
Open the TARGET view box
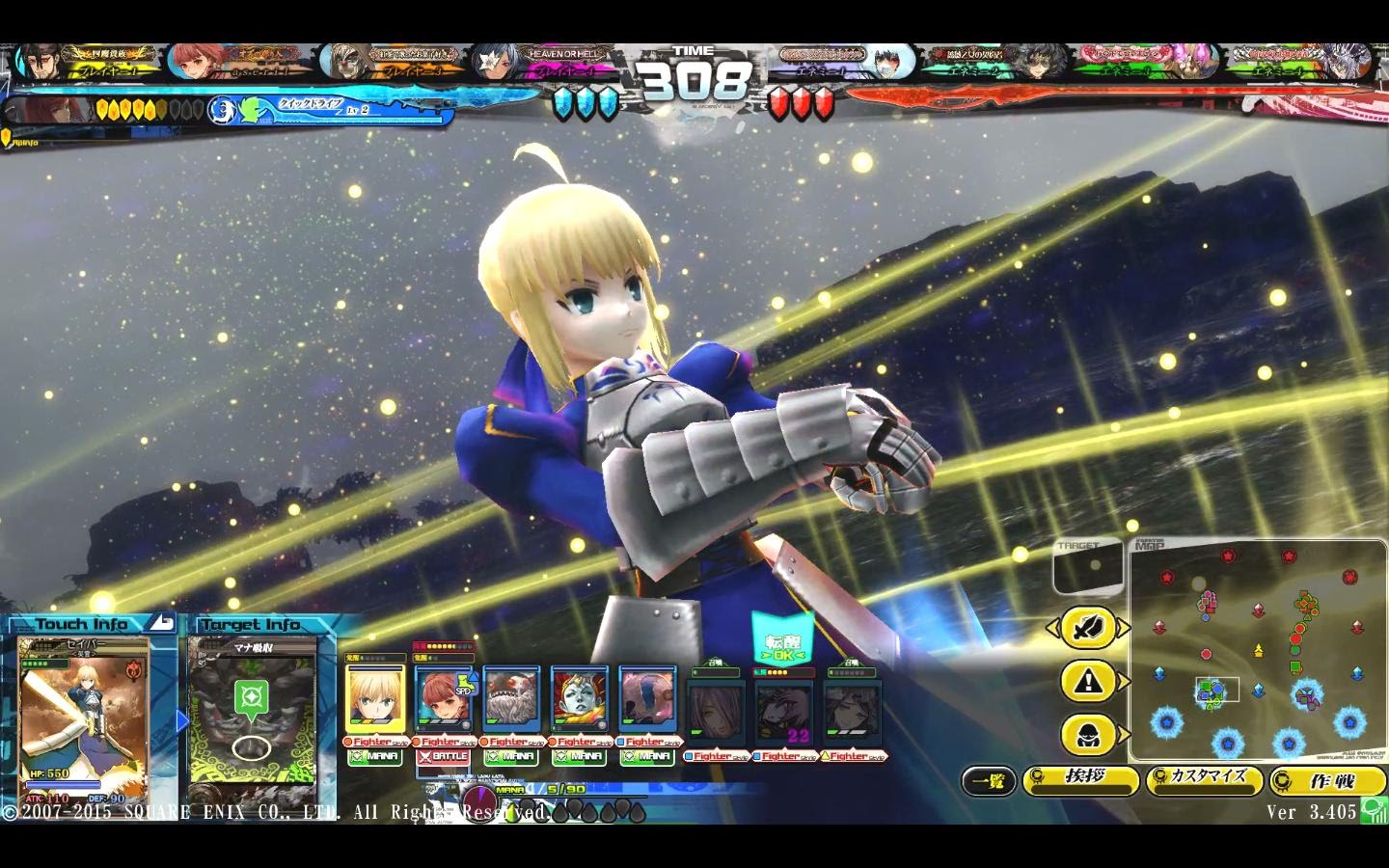click(x=1087, y=568)
